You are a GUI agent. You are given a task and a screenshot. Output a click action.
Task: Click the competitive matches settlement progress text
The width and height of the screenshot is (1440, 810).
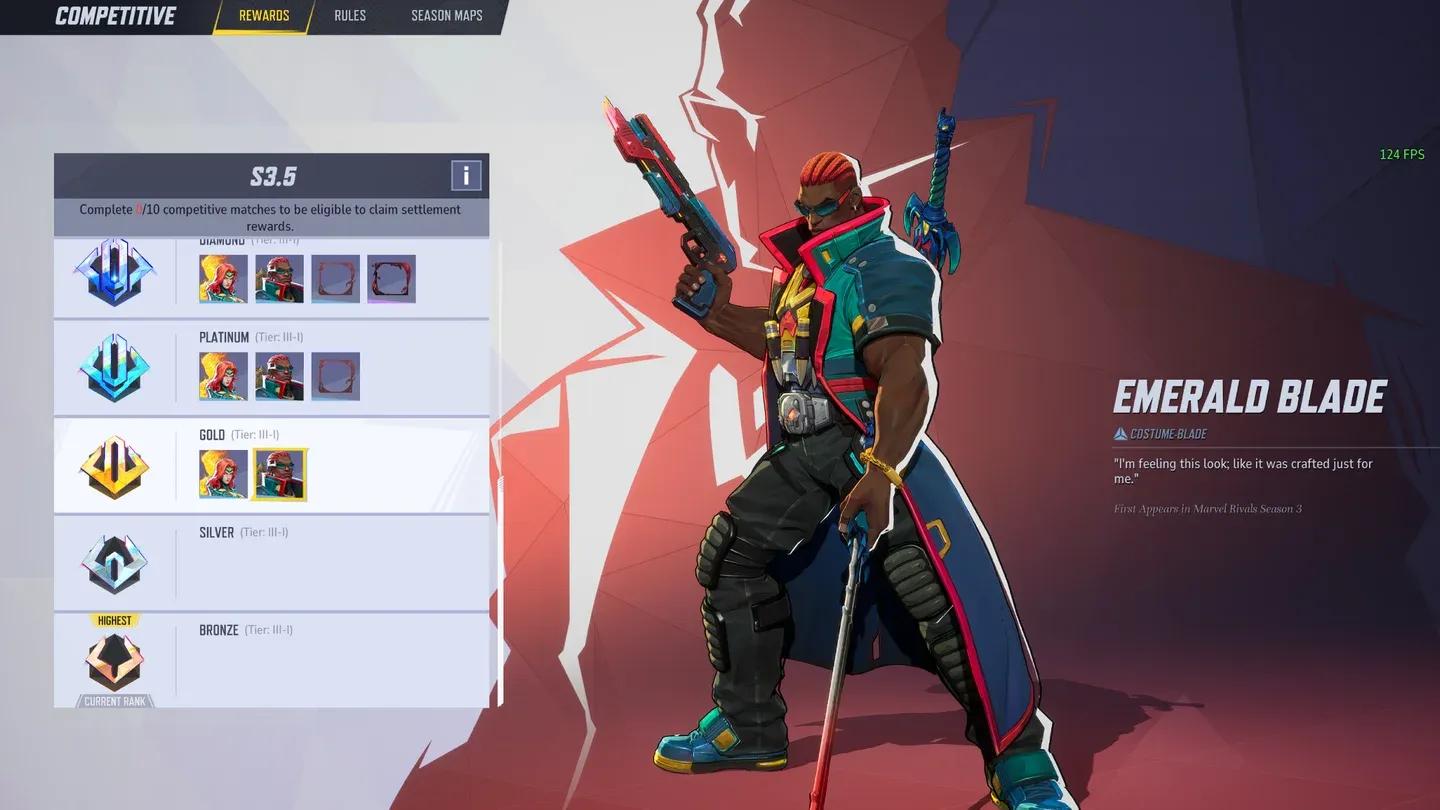click(271, 217)
